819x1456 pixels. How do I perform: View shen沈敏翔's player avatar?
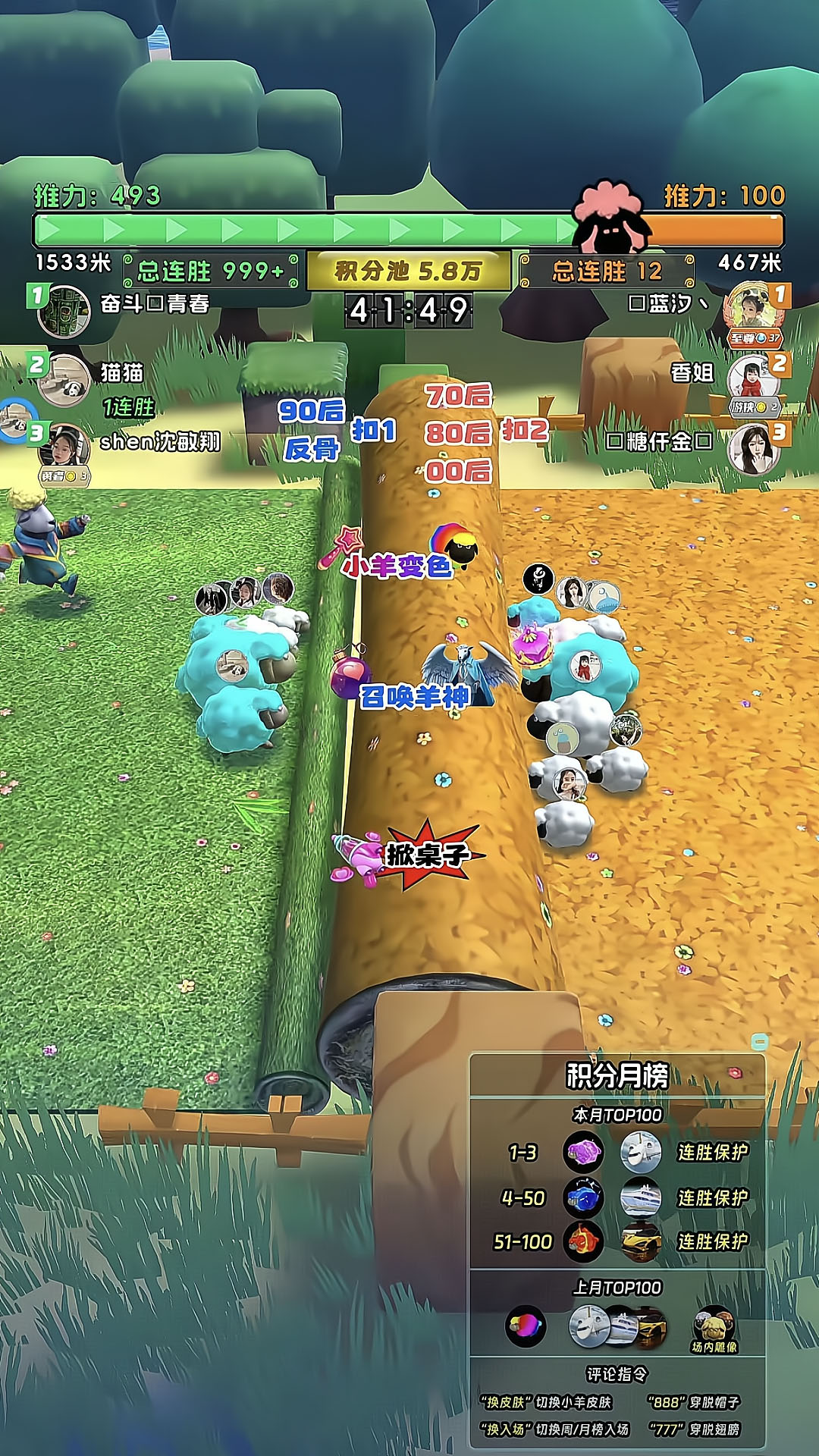(65, 447)
